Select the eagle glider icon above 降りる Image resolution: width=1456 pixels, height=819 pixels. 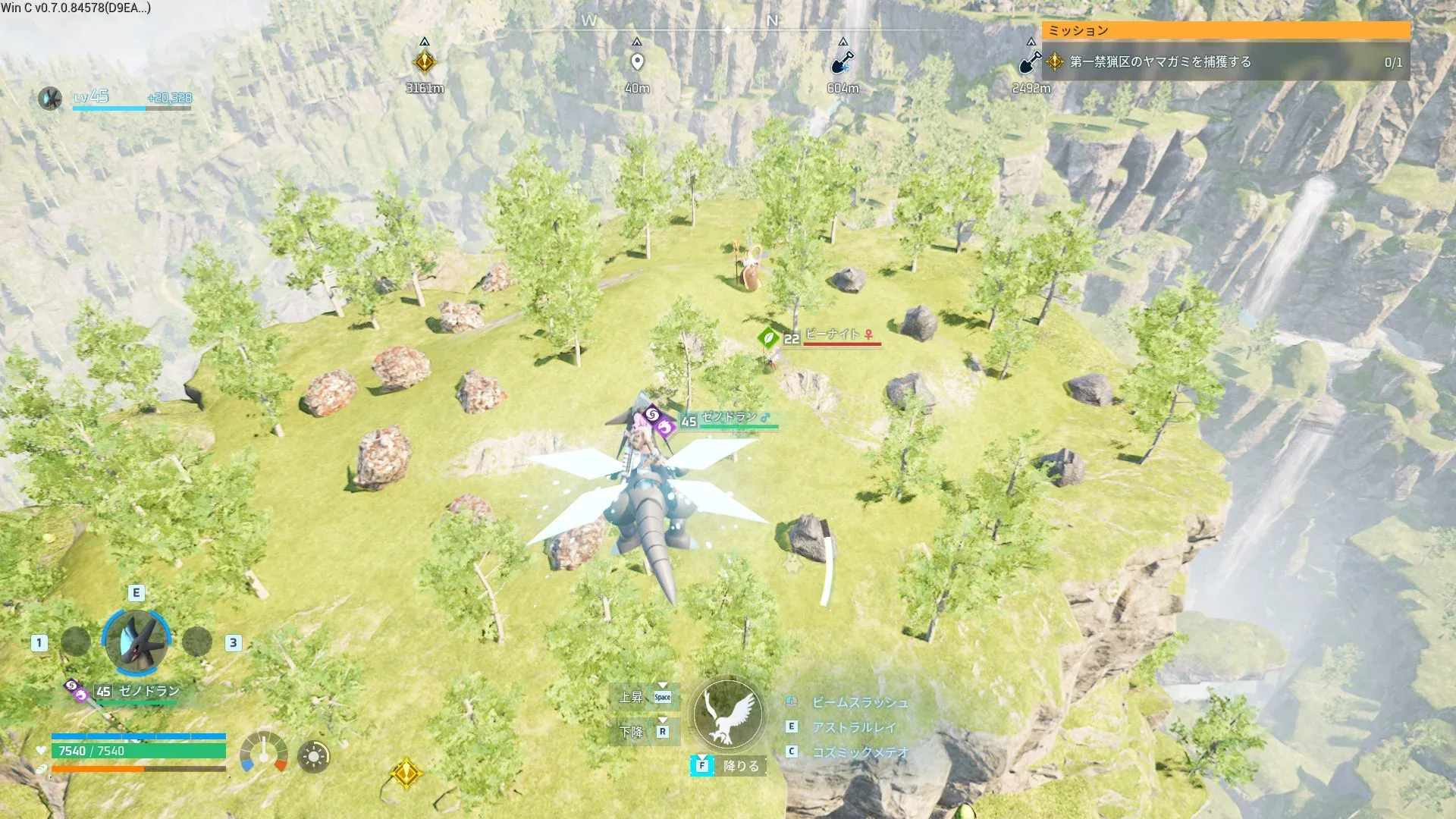click(727, 714)
